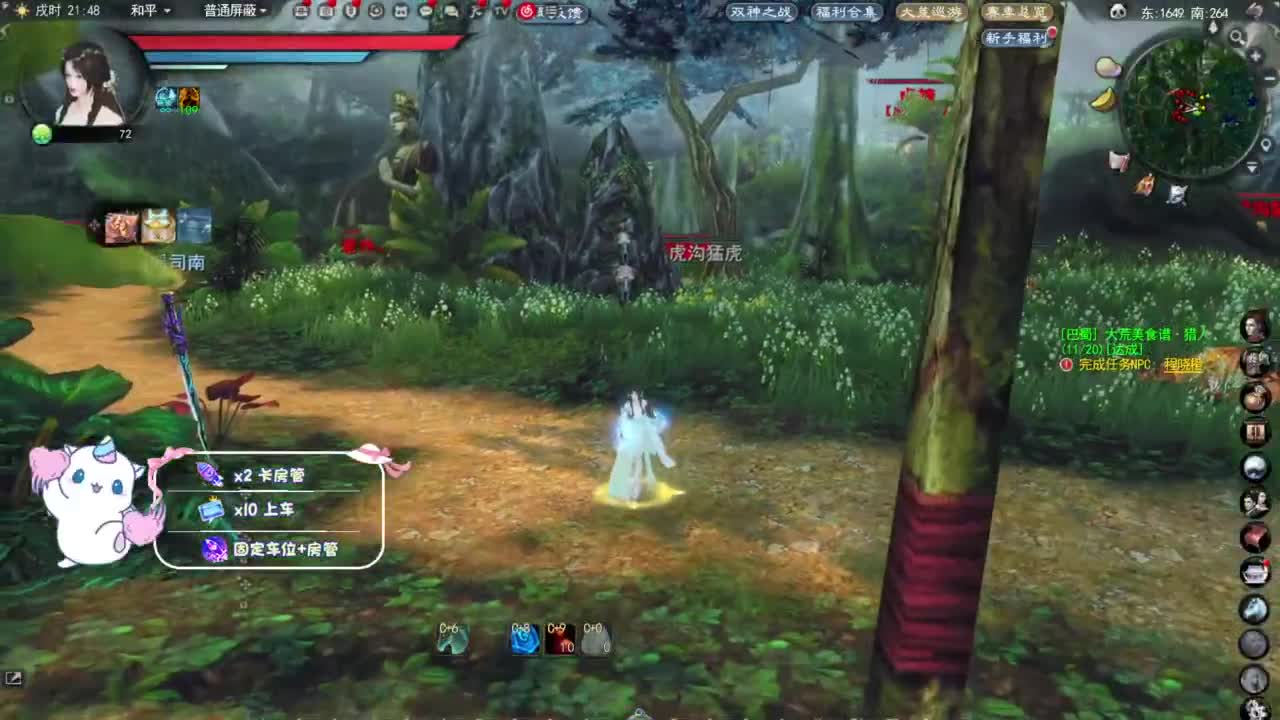
Task: Toggle the sun weather indicator at top left
Action: (x=22, y=11)
